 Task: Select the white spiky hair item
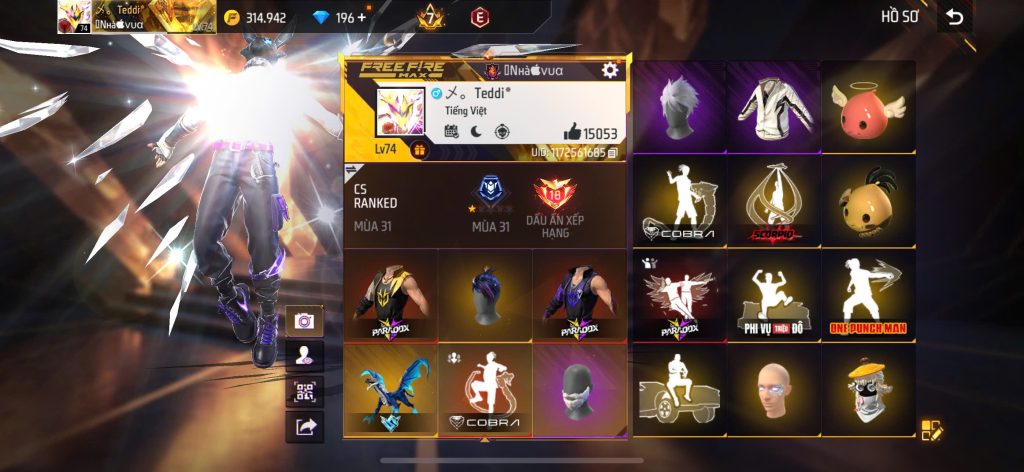tap(680, 106)
